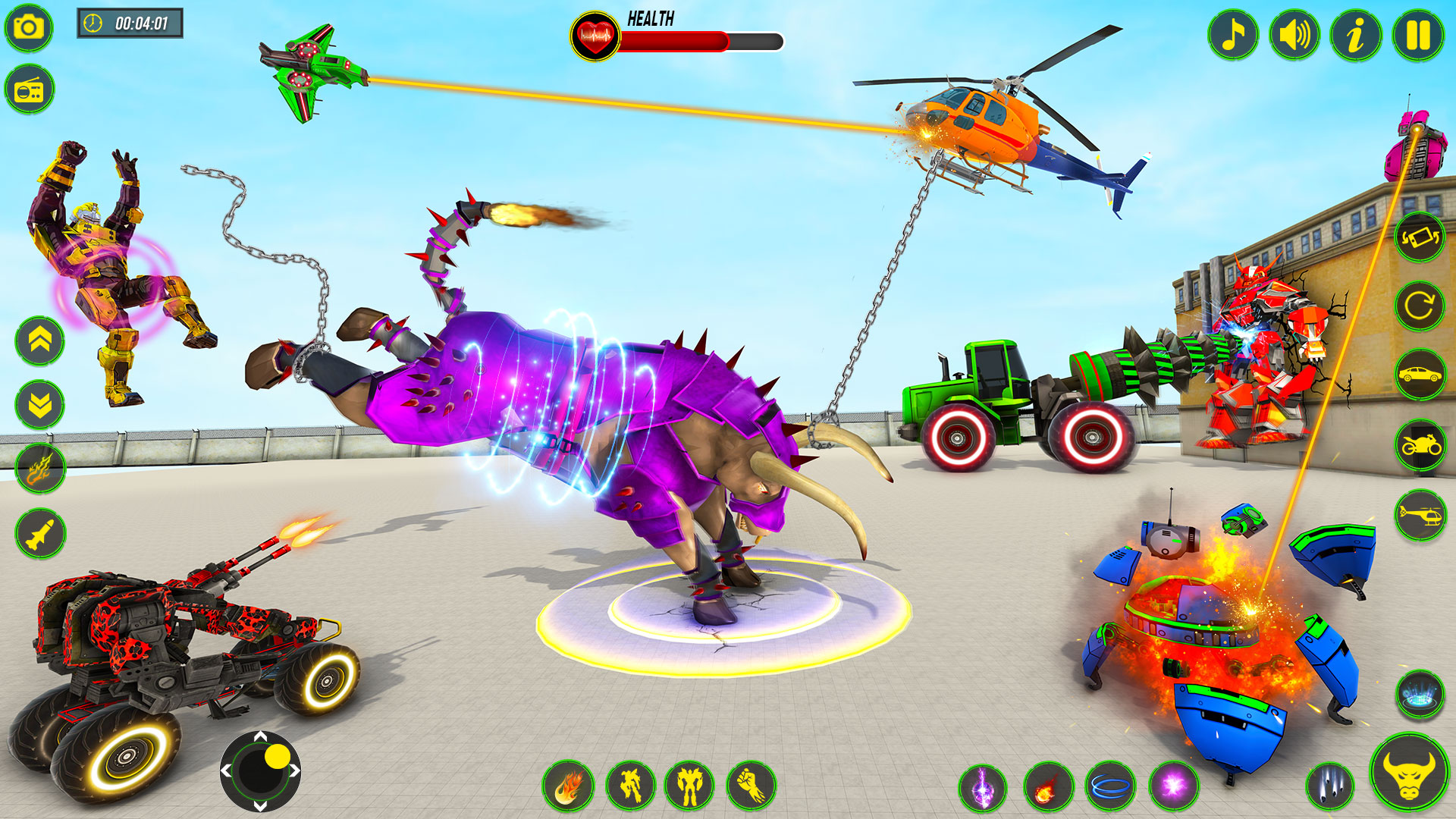
Task: Open the info screen
Action: pos(1356,35)
